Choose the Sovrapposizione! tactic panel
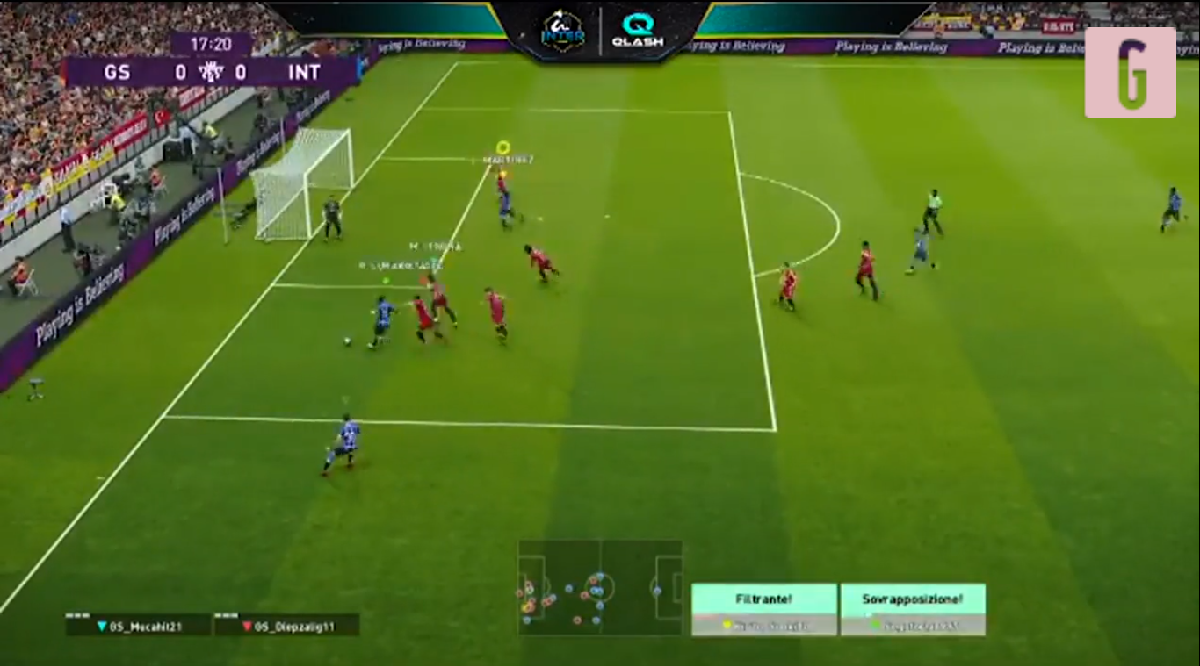Screen dimensions: 1200x666 coord(913,609)
